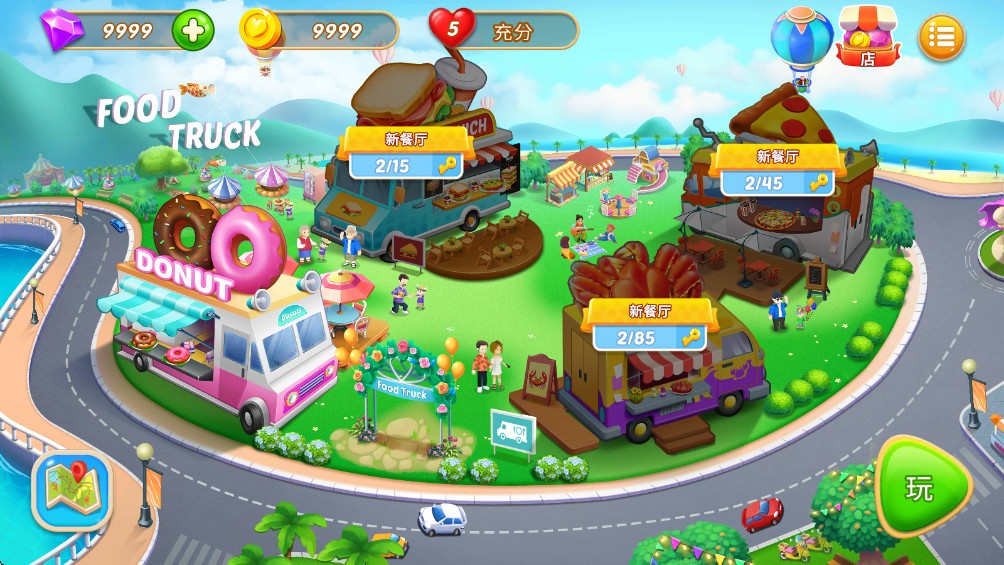This screenshot has height=565, width=1004.
Task: Start playing with the green 玩 button
Action: tap(920, 488)
